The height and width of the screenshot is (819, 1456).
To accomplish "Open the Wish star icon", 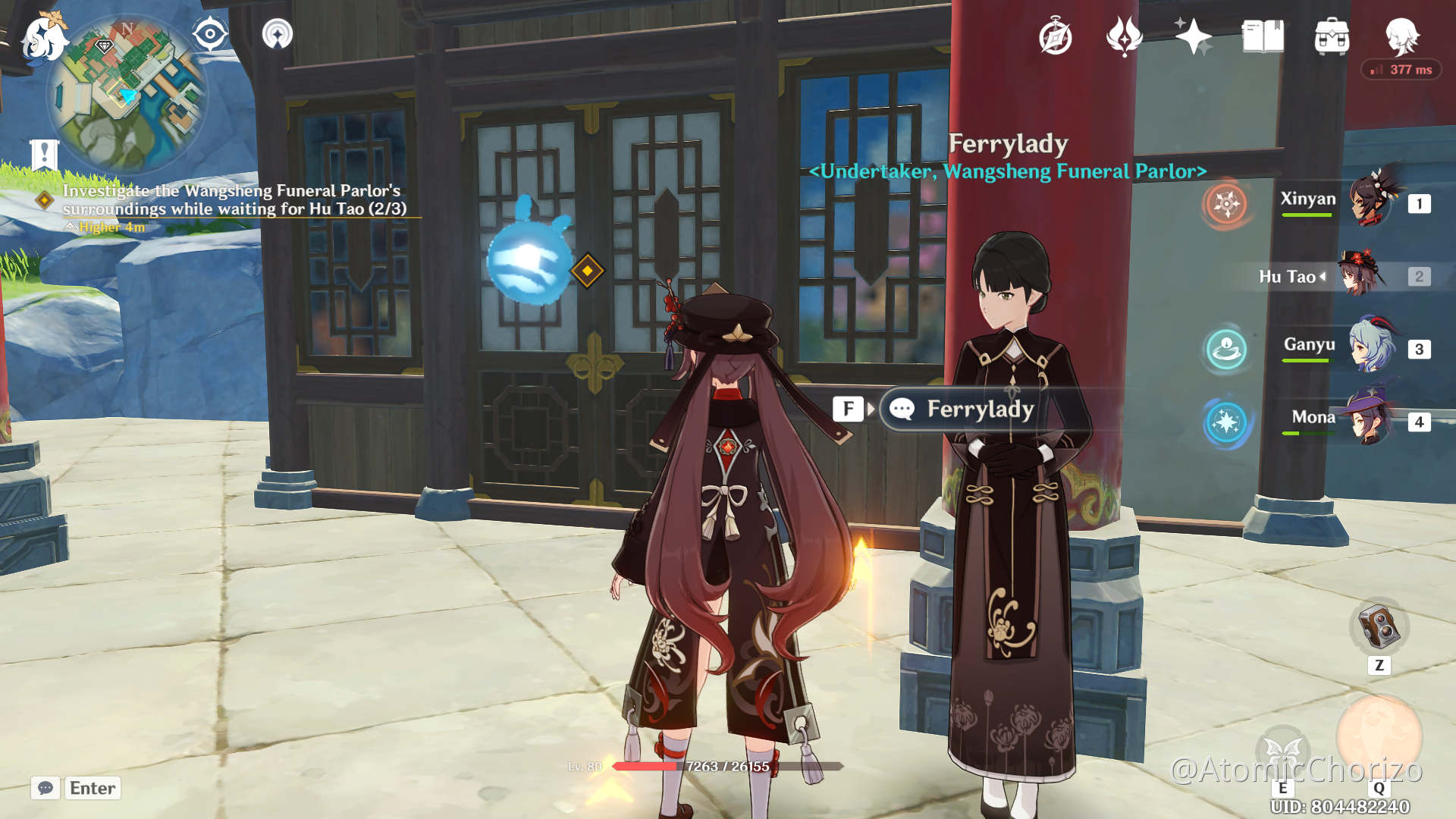I will click(1193, 36).
